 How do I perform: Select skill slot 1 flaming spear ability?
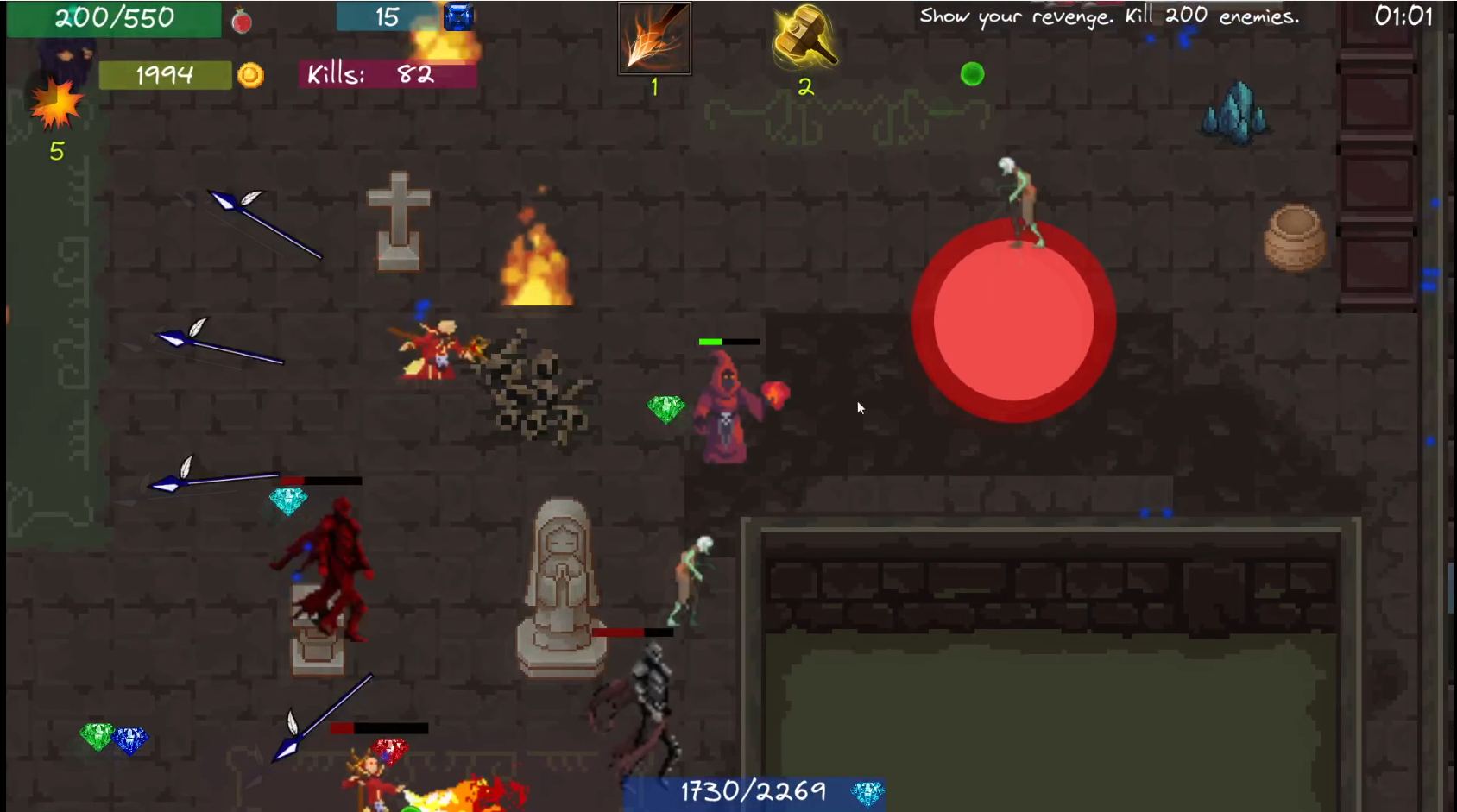tap(653, 39)
